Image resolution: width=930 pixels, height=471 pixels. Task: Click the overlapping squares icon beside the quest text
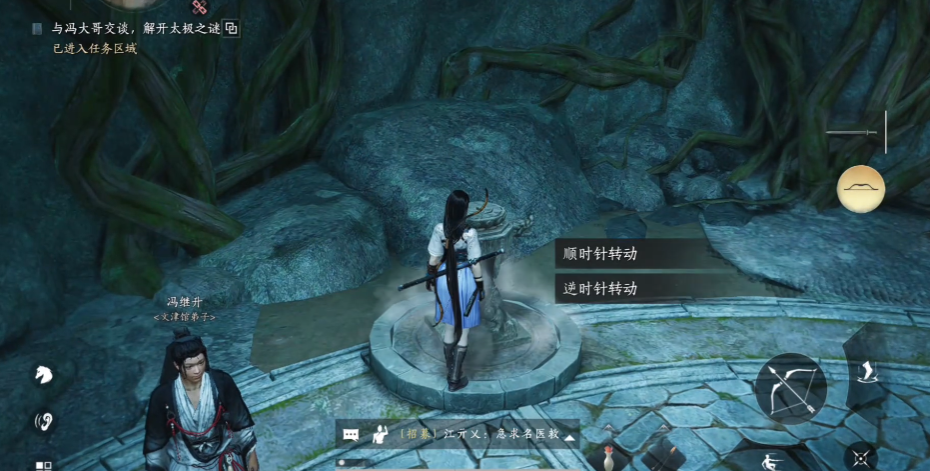pyautogui.click(x=231, y=28)
